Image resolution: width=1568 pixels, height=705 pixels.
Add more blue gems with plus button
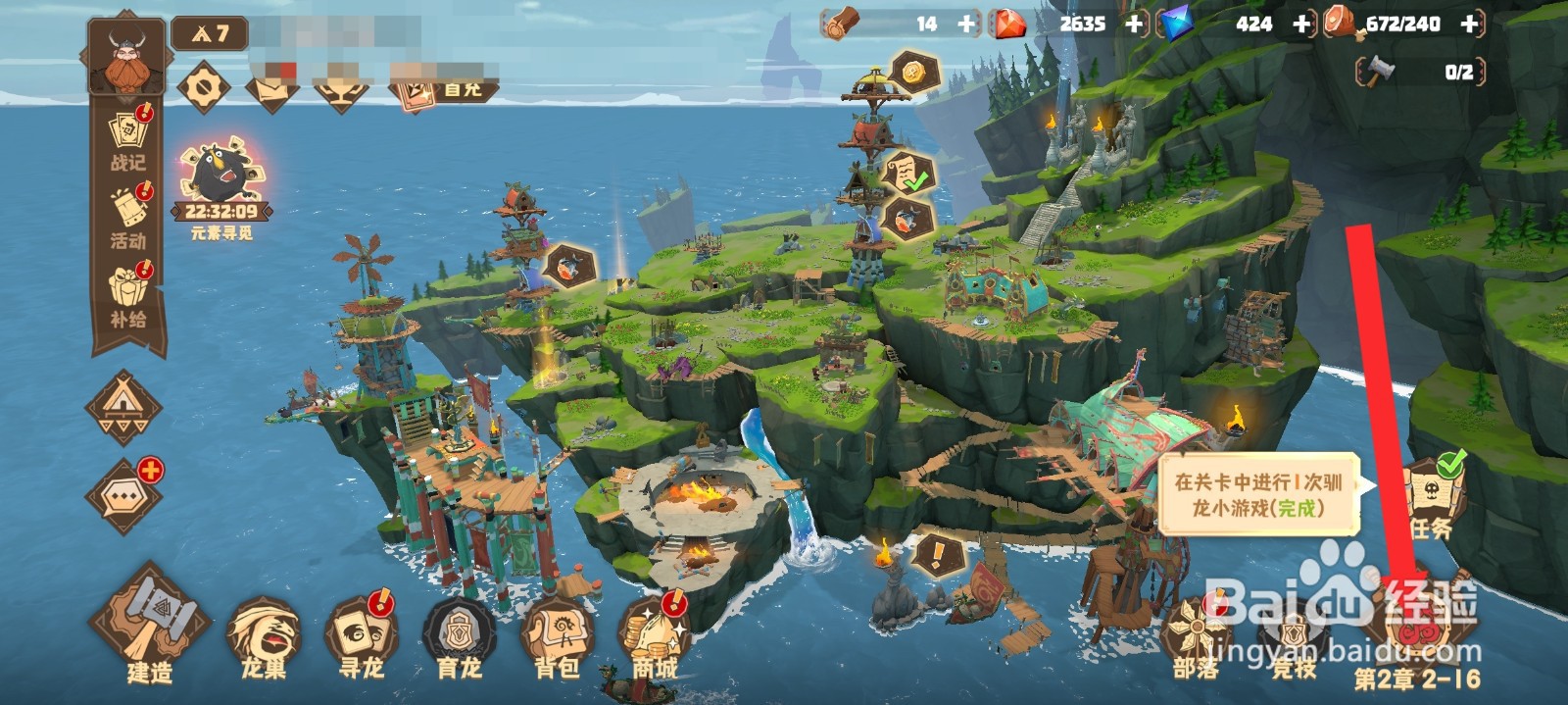pyautogui.click(x=1302, y=25)
